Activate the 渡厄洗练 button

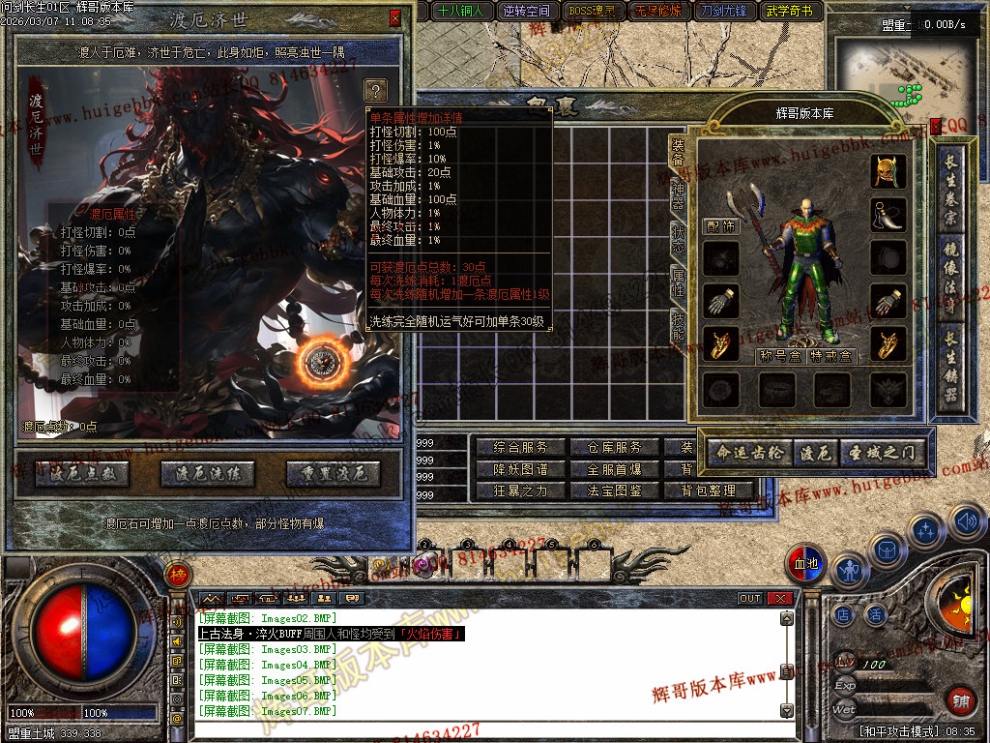tap(208, 473)
